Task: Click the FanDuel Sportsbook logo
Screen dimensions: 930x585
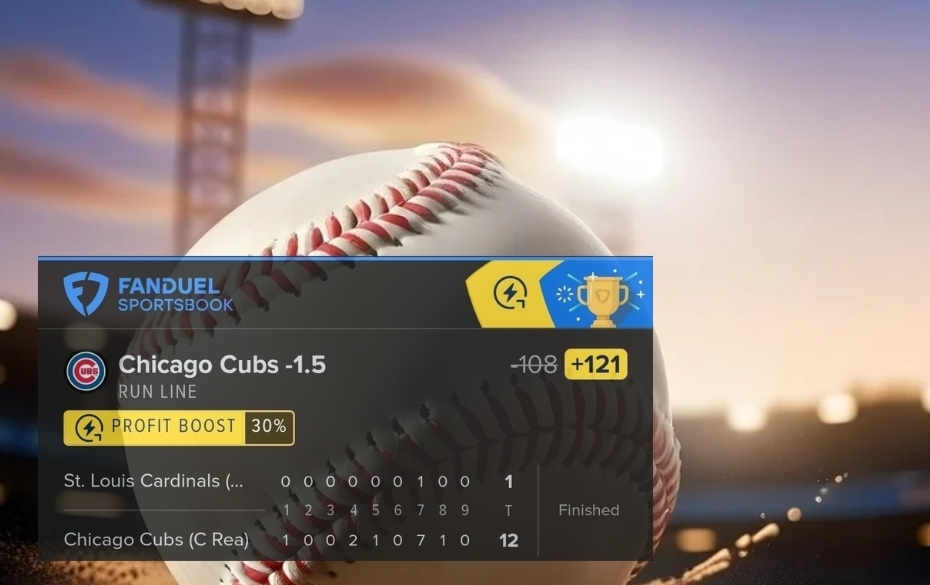Action: 148,294
